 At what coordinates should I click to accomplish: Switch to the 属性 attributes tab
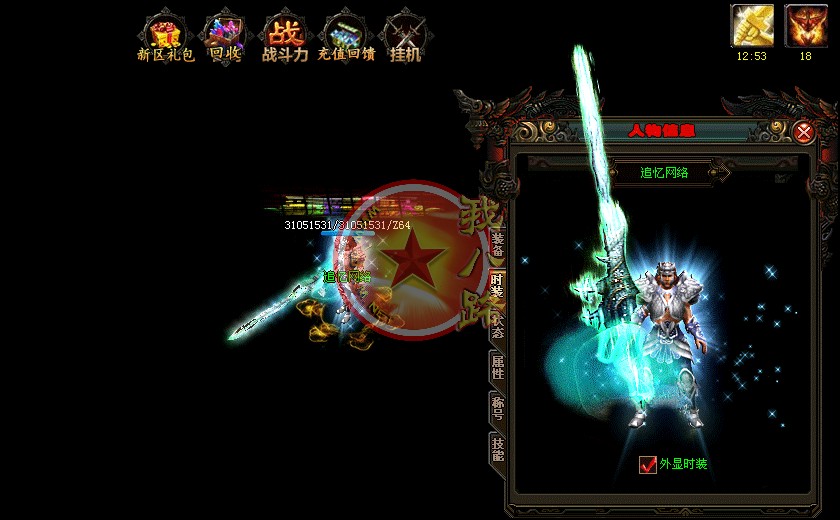point(497,366)
